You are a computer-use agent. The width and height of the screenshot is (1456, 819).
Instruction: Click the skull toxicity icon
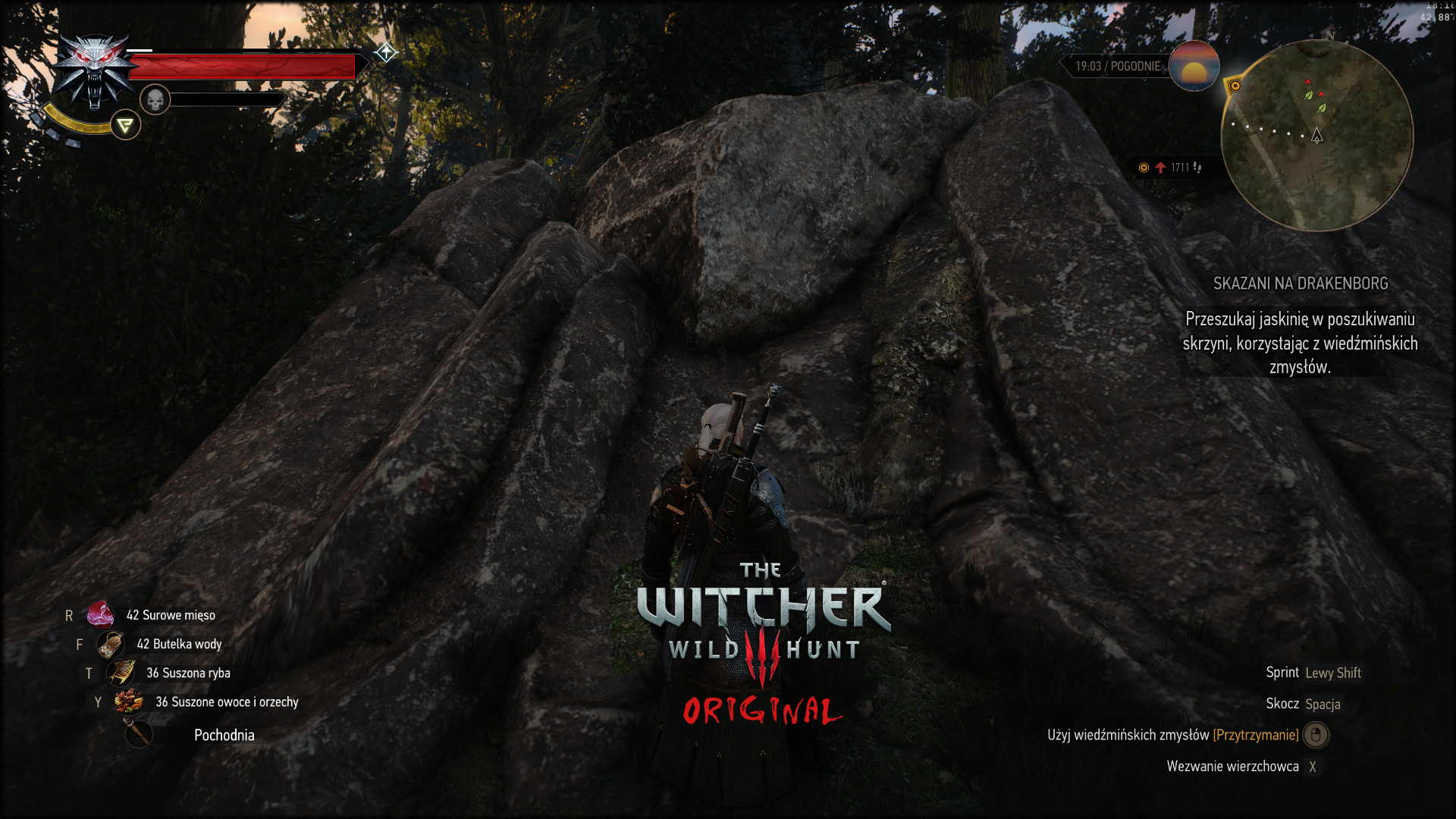tap(155, 100)
